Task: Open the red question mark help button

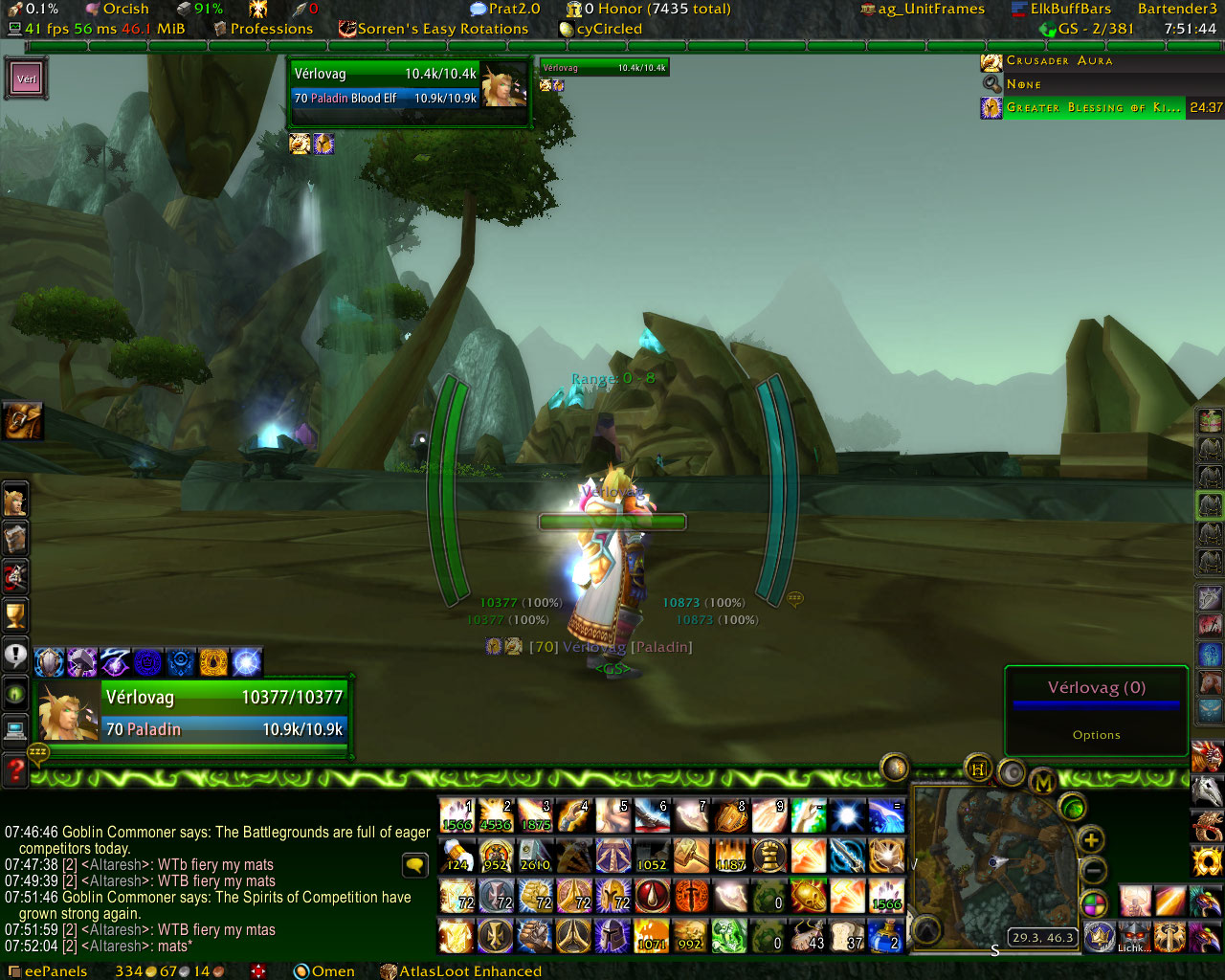Action: coord(15,768)
